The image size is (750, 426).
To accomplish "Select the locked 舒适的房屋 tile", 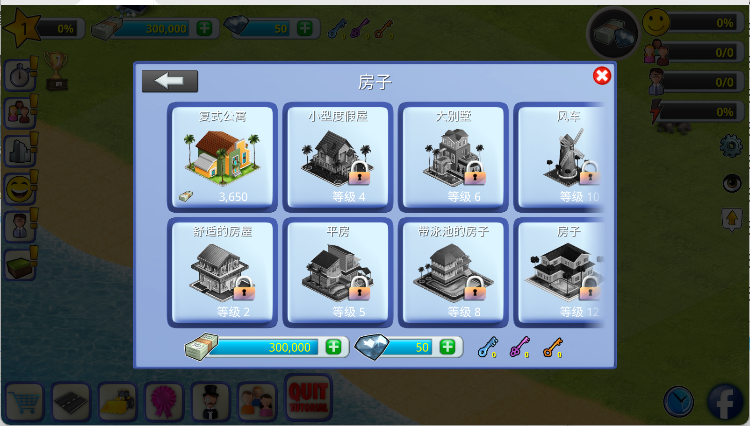I will point(221,271).
